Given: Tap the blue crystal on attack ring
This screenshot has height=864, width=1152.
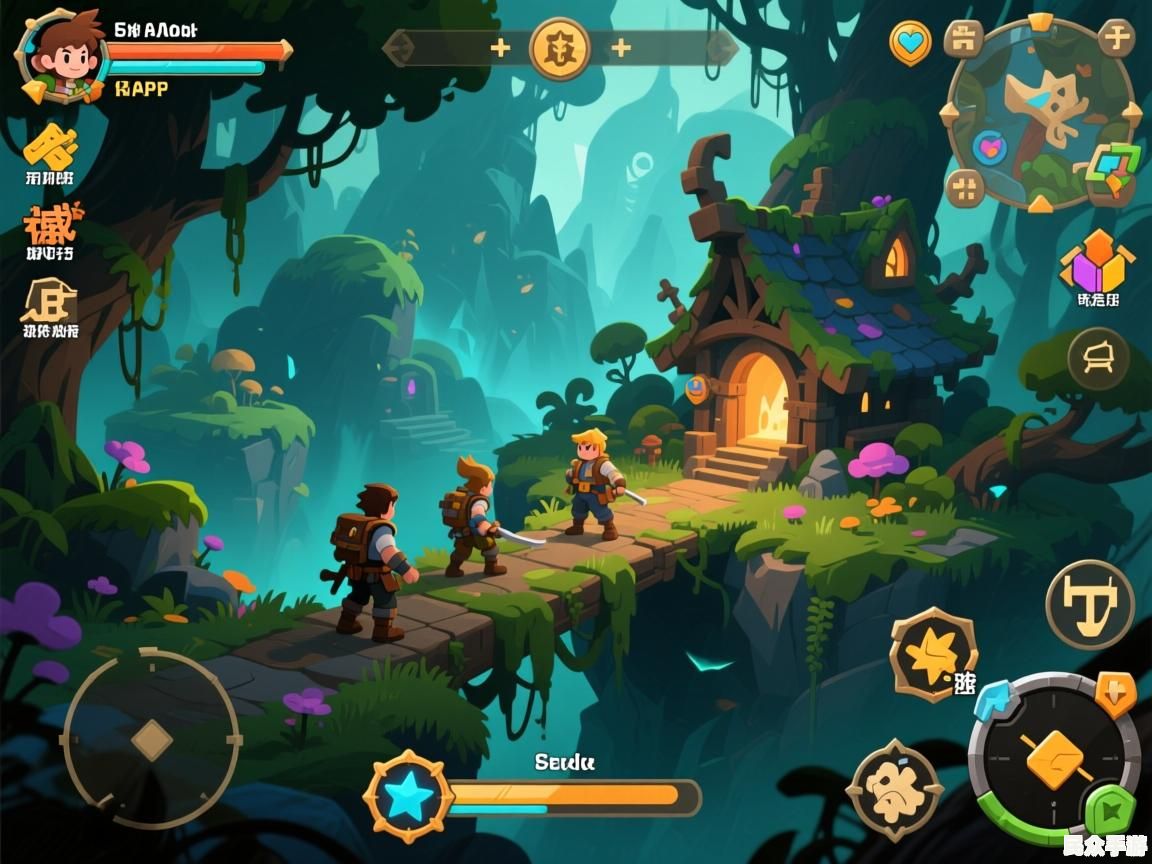Looking at the screenshot, I should (996, 700).
